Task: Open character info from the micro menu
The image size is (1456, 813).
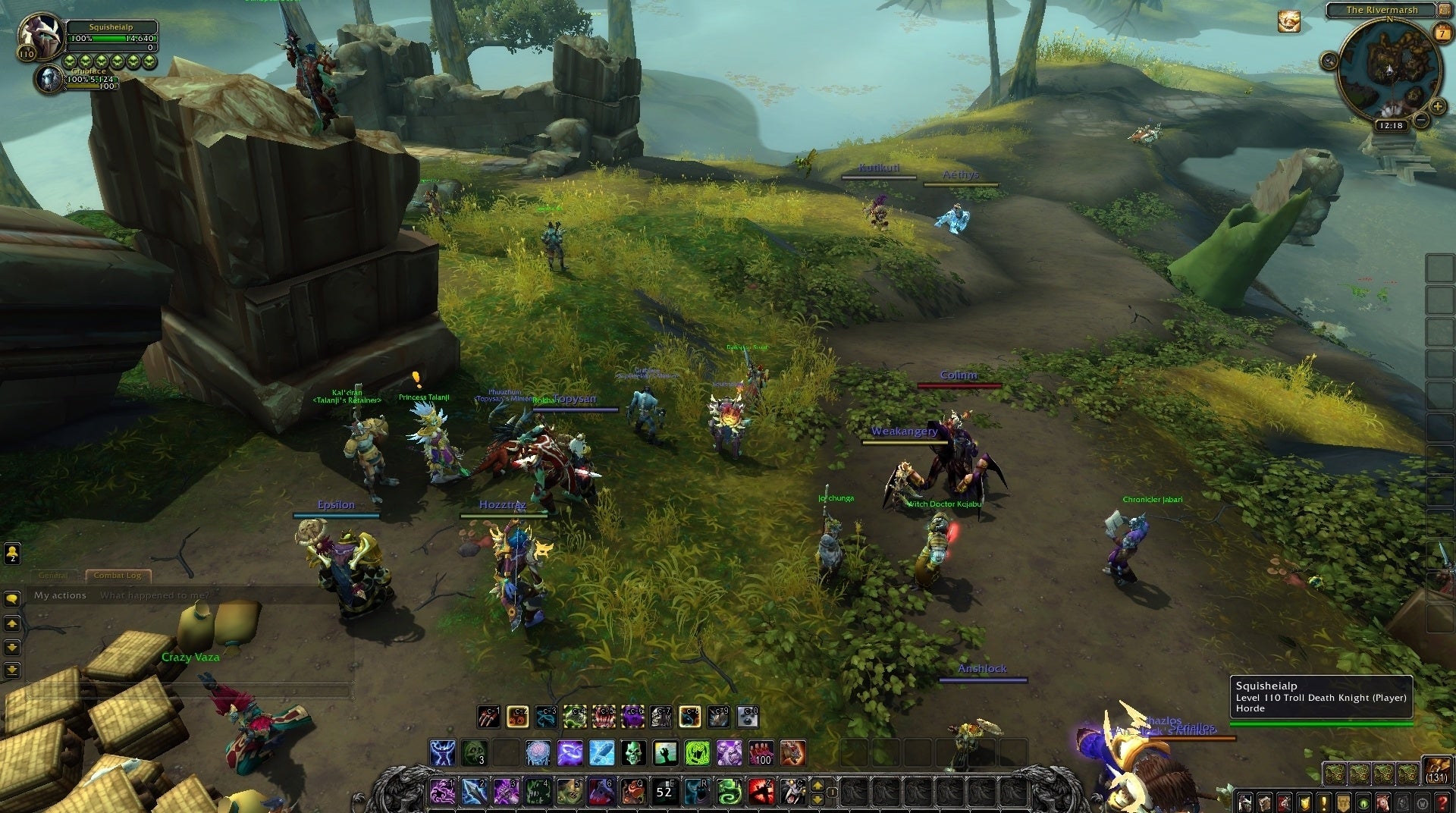Action: [1245, 804]
